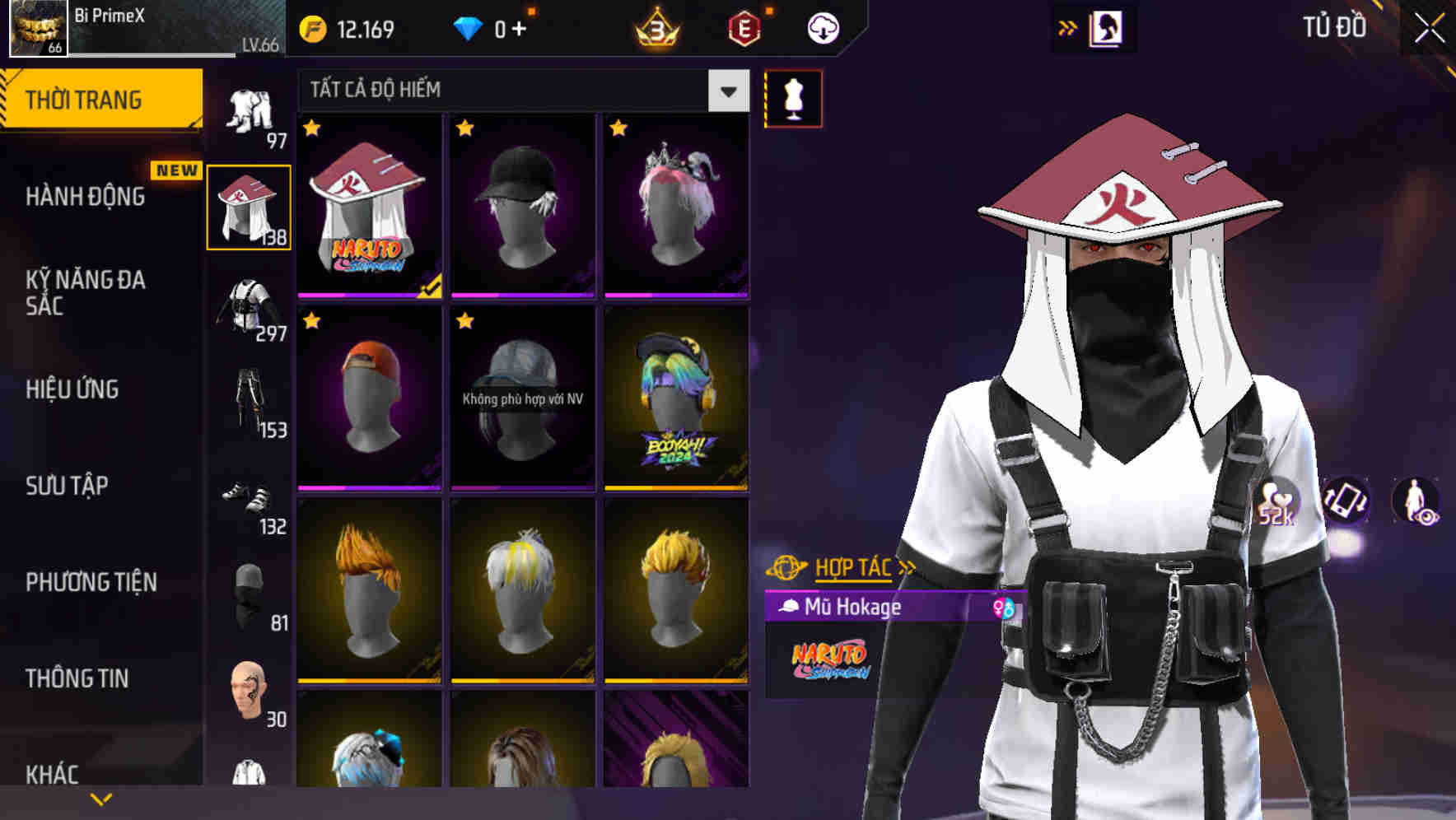Toggle the favorite star on the black cap
Screen dimensions: 1456x820
[x=465, y=129]
